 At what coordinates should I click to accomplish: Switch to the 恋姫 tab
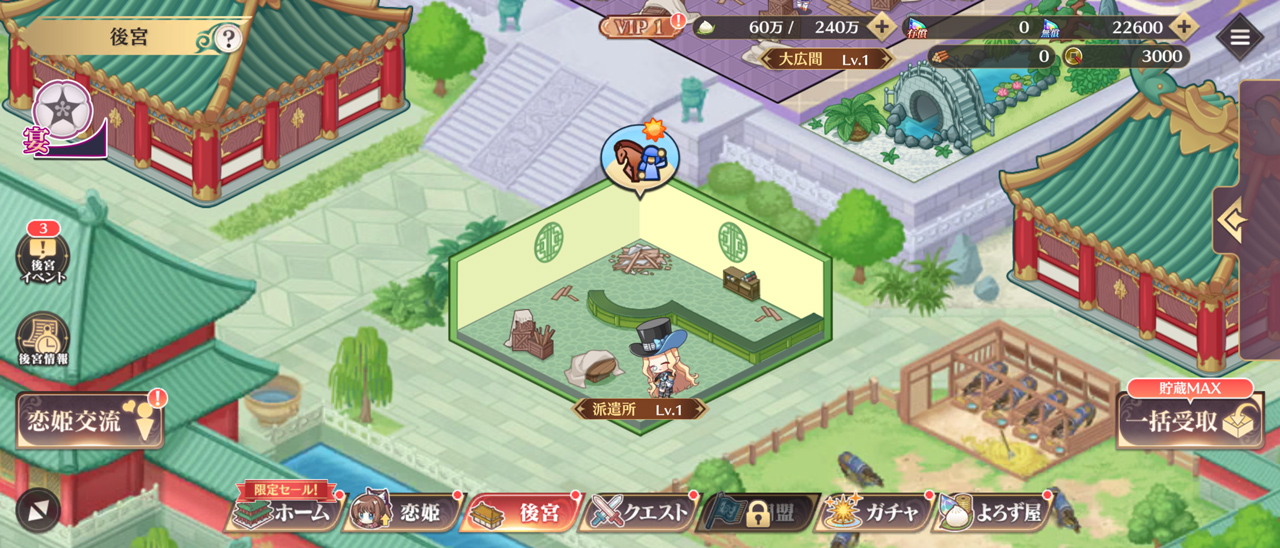click(x=403, y=513)
